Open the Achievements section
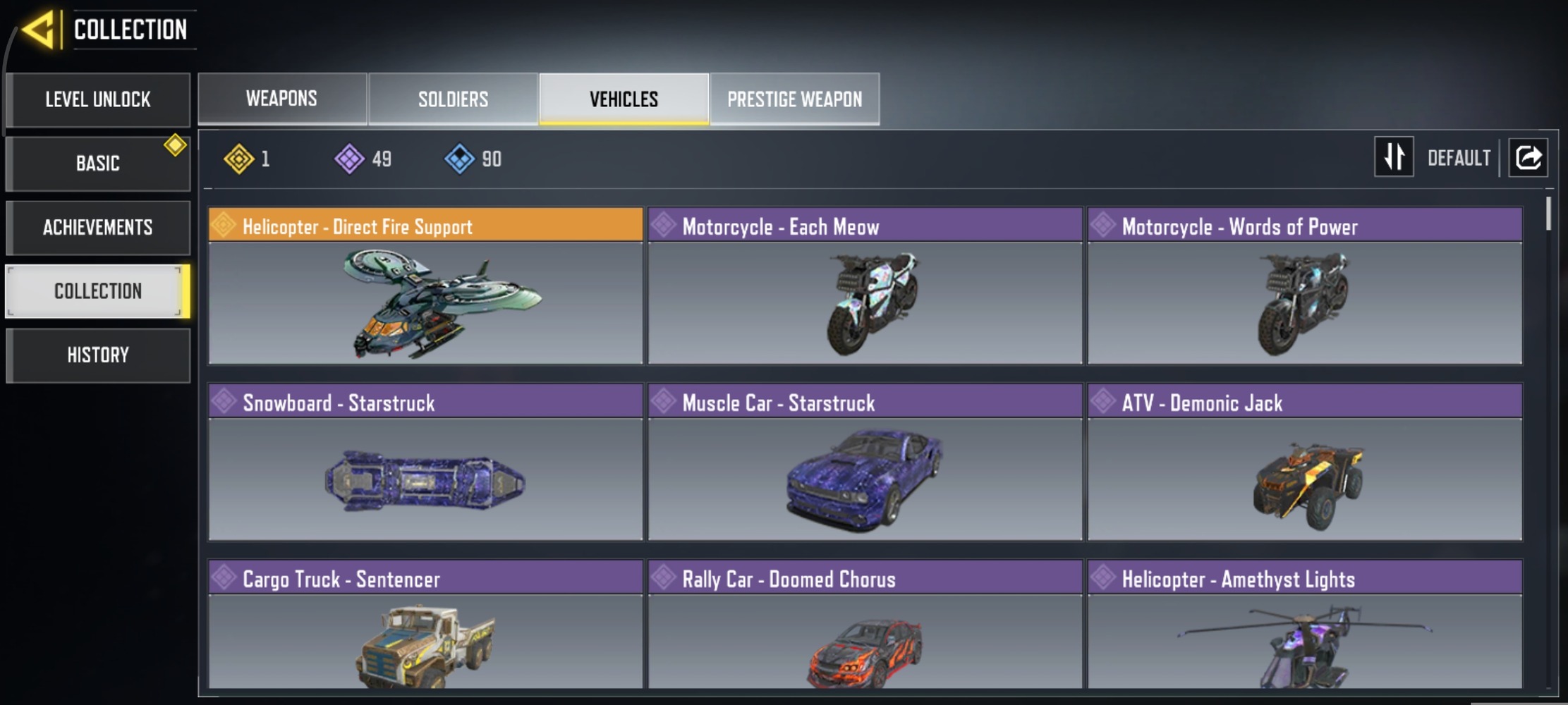Image resolution: width=1568 pixels, height=705 pixels. click(x=98, y=227)
